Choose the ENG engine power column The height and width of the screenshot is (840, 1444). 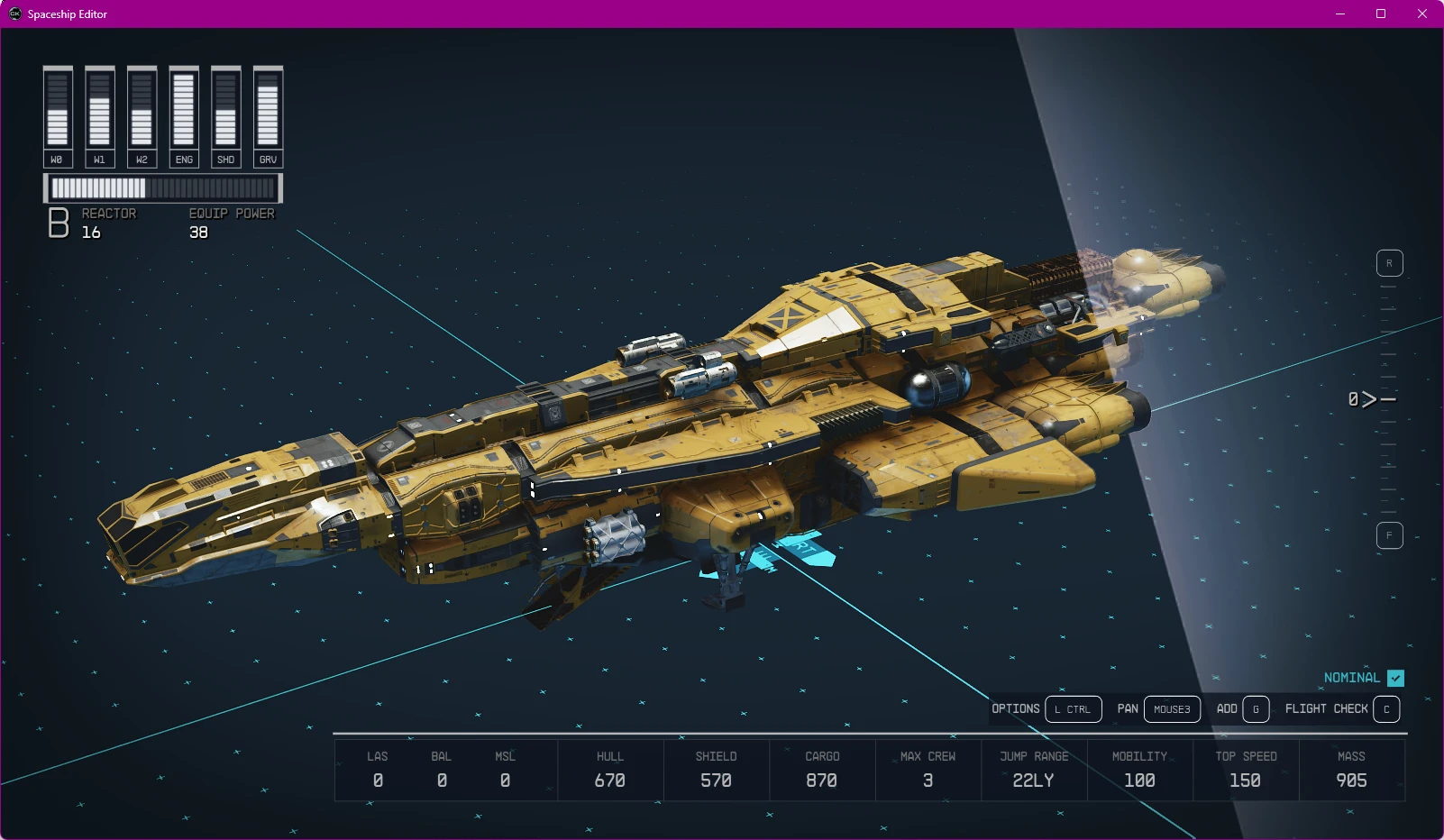184,116
